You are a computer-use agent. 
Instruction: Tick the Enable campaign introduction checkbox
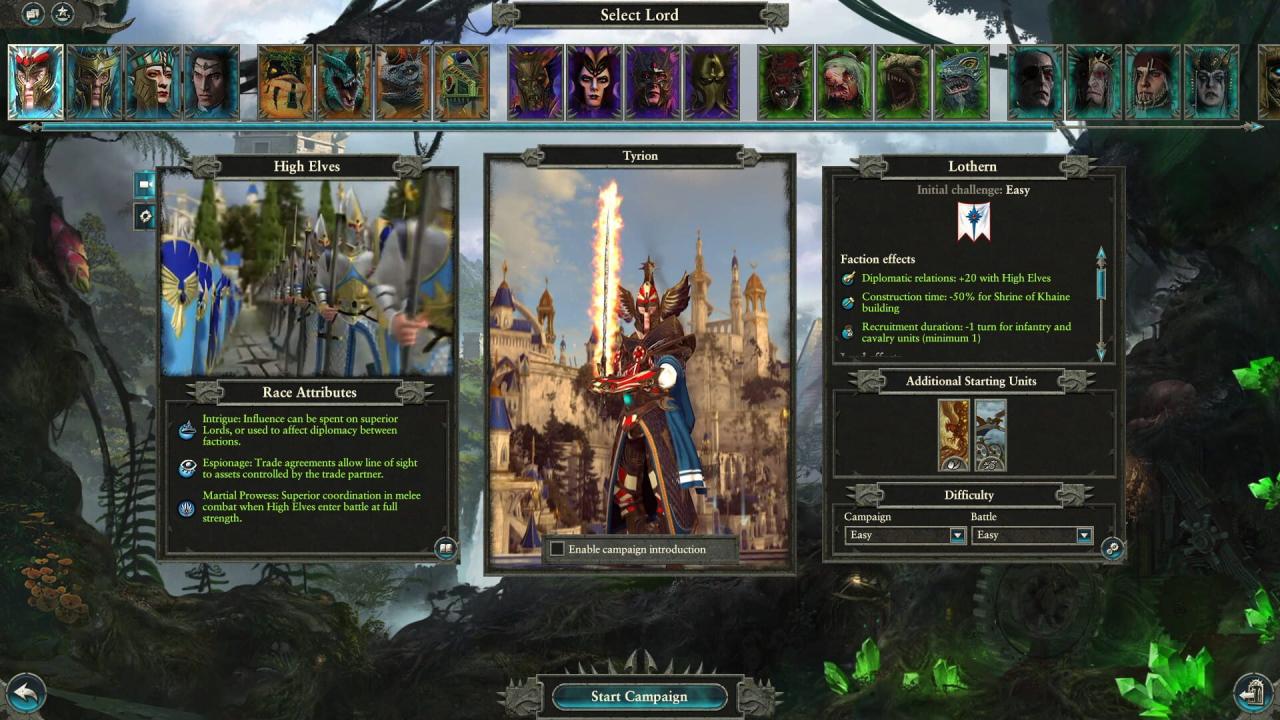tap(557, 549)
